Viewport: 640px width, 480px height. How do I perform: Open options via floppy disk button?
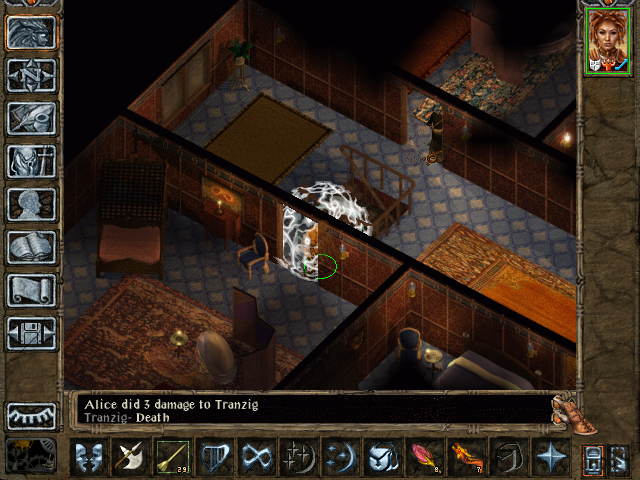(31, 333)
